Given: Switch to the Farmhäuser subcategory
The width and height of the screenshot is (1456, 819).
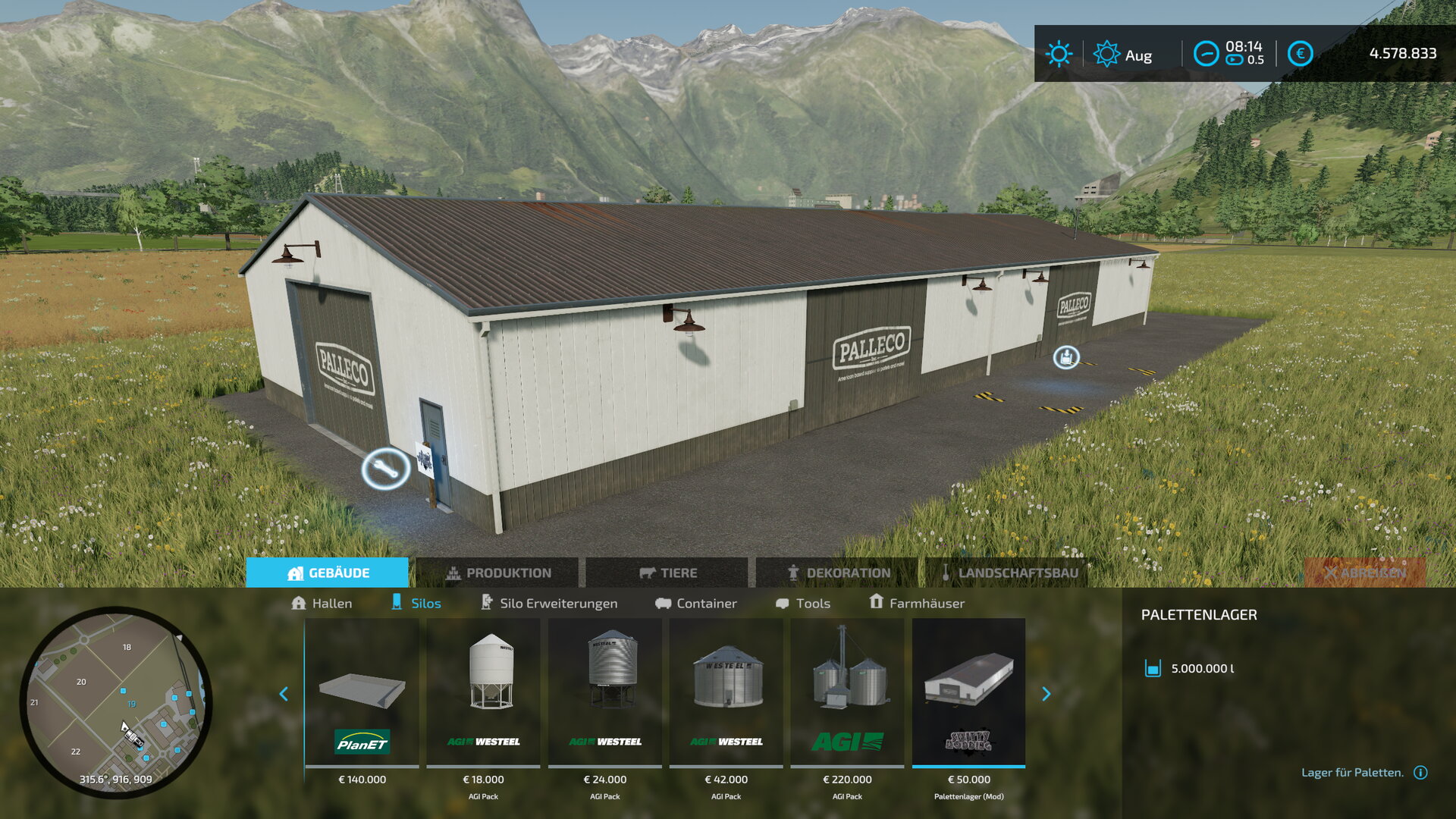Looking at the screenshot, I should pos(917,603).
